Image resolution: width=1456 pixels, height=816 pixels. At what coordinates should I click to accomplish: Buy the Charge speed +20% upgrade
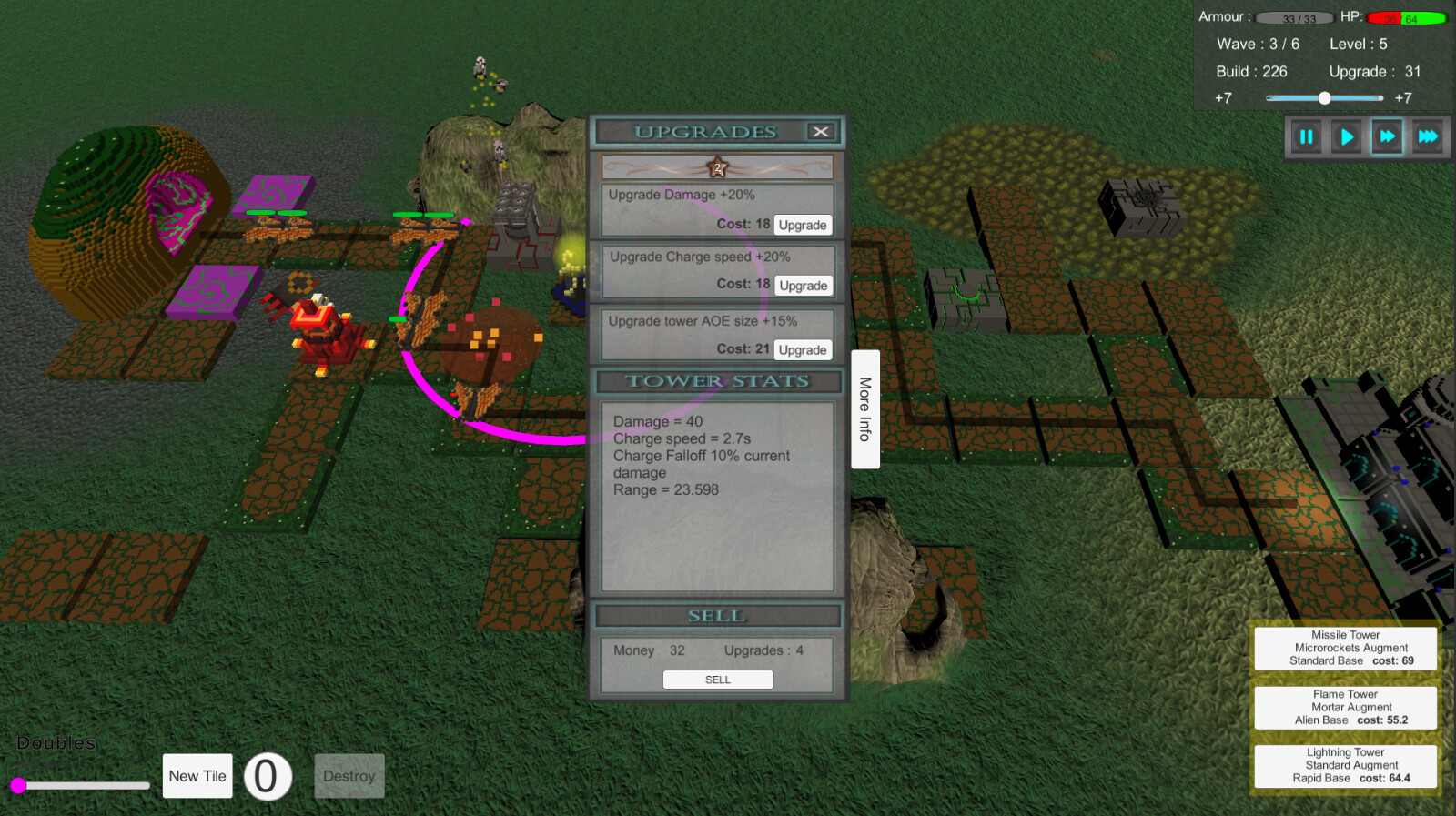pyautogui.click(x=803, y=285)
